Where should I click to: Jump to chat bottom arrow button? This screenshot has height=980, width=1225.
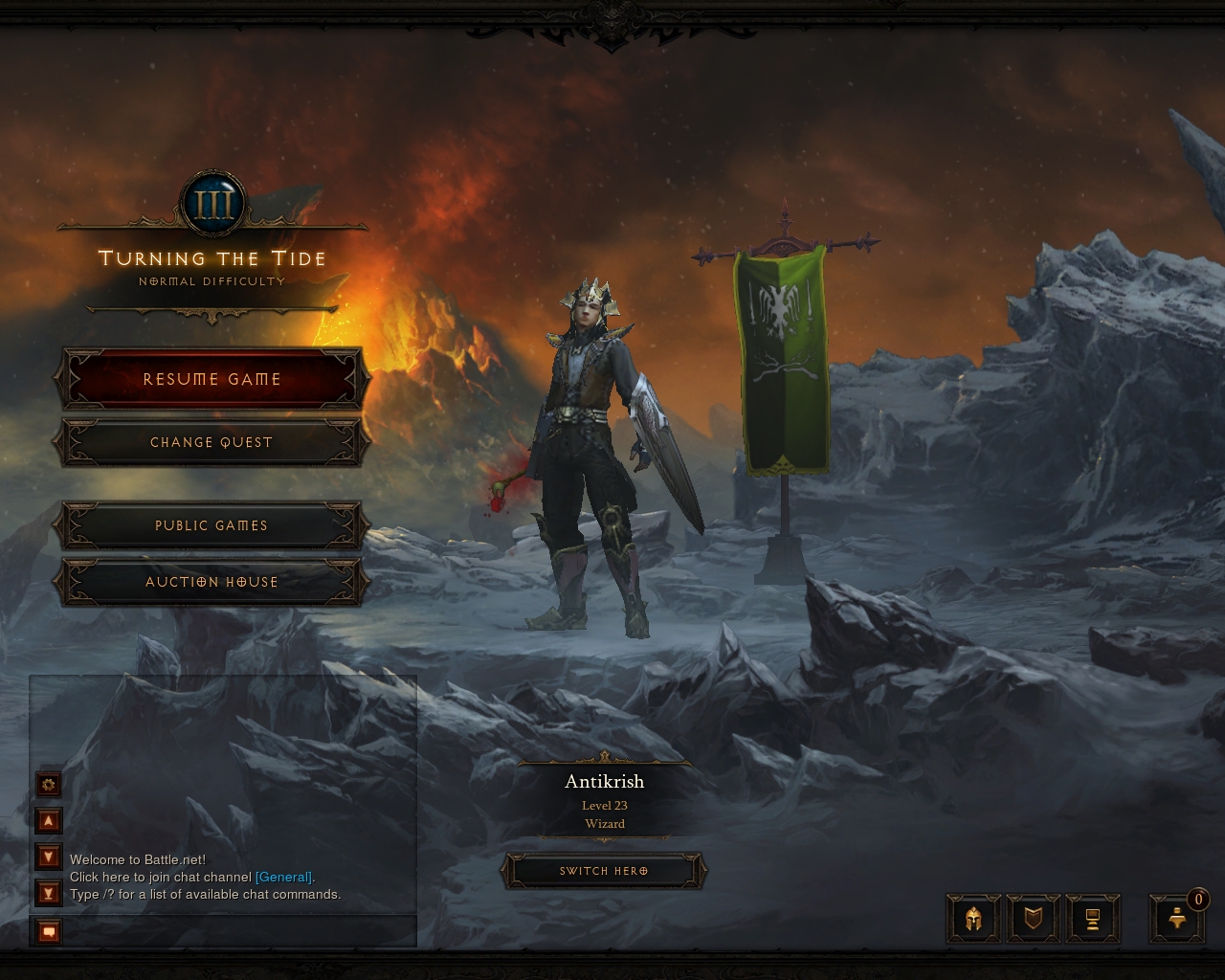click(x=49, y=893)
